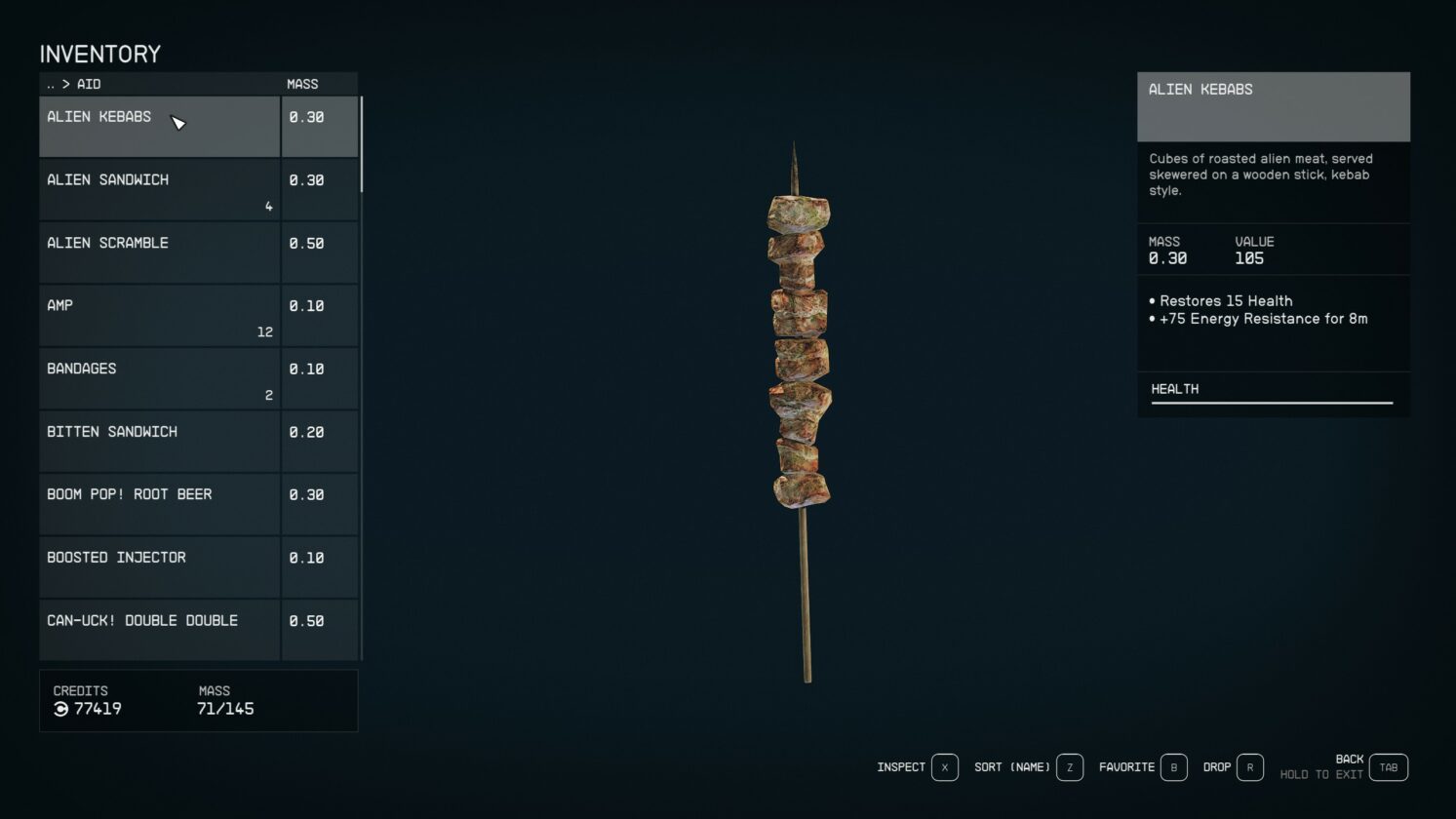This screenshot has height=819, width=1456.
Task: Pick Can-Uck! Double Double item
Action: pos(159,629)
